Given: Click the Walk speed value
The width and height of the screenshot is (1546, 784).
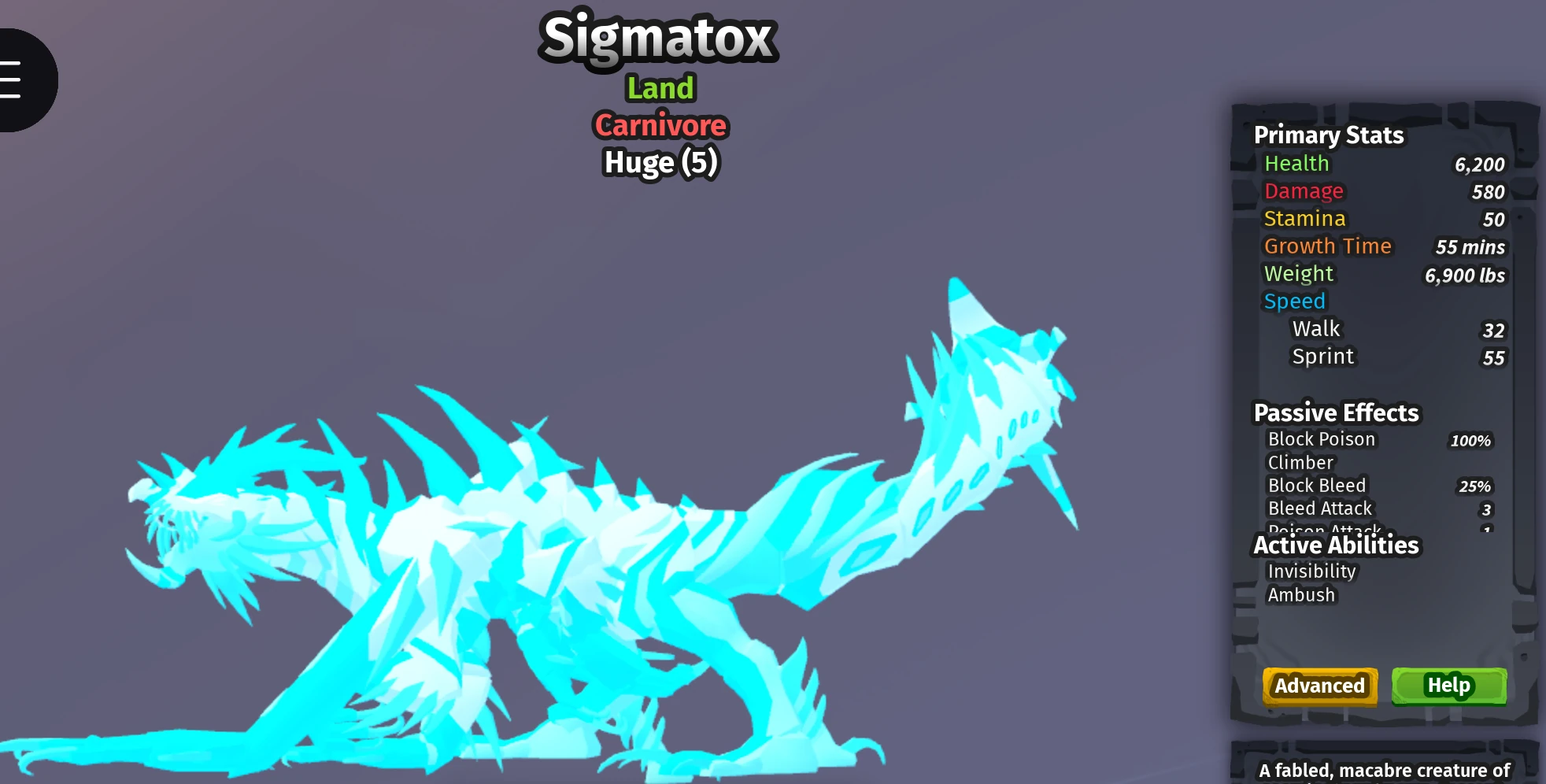Looking at the screenshot, I should click(1494, 331).
